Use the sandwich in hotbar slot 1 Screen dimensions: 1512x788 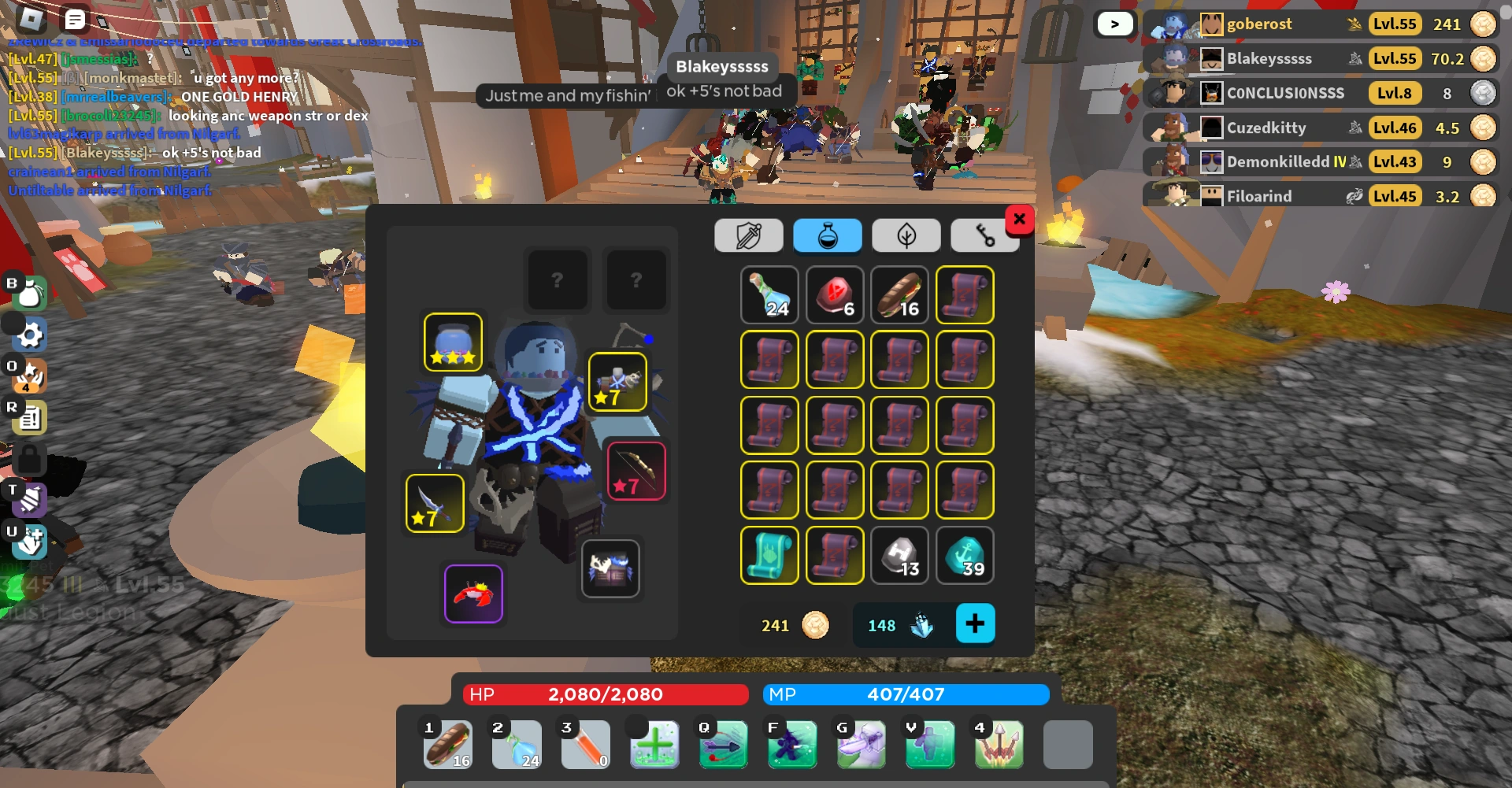(447, 744)
